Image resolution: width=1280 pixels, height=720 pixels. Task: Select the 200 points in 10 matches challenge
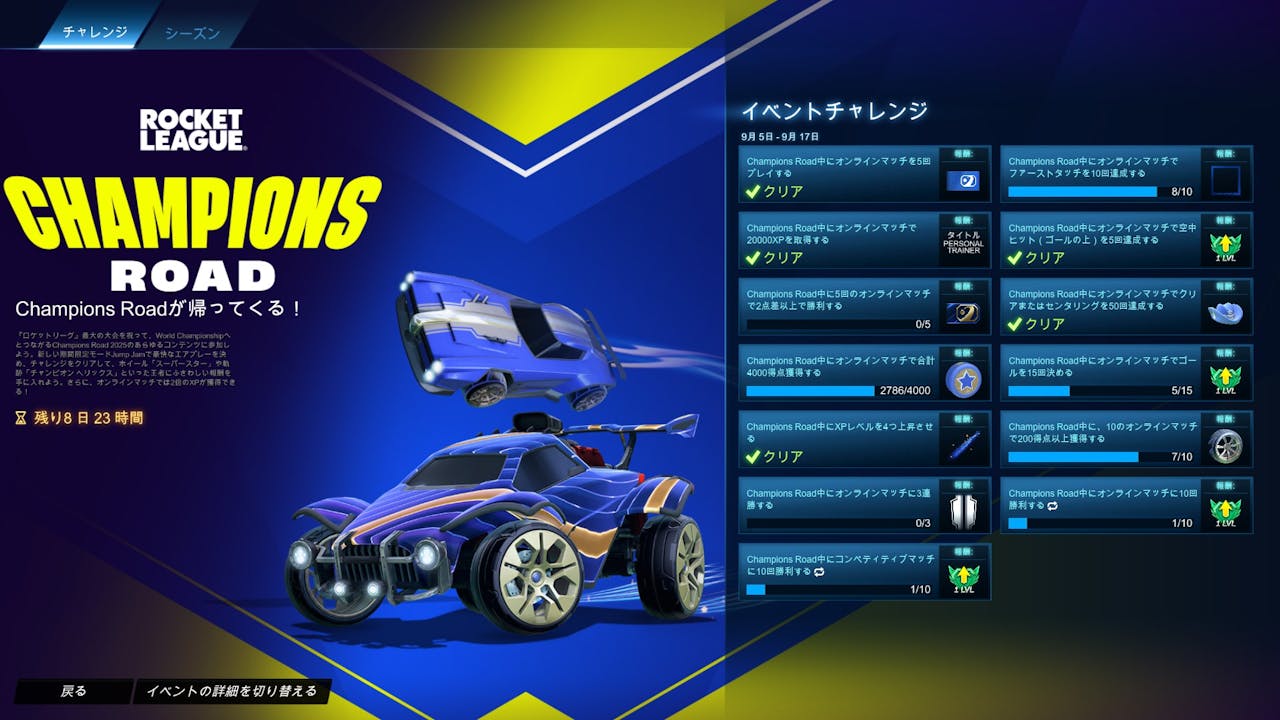point(1100,439)
